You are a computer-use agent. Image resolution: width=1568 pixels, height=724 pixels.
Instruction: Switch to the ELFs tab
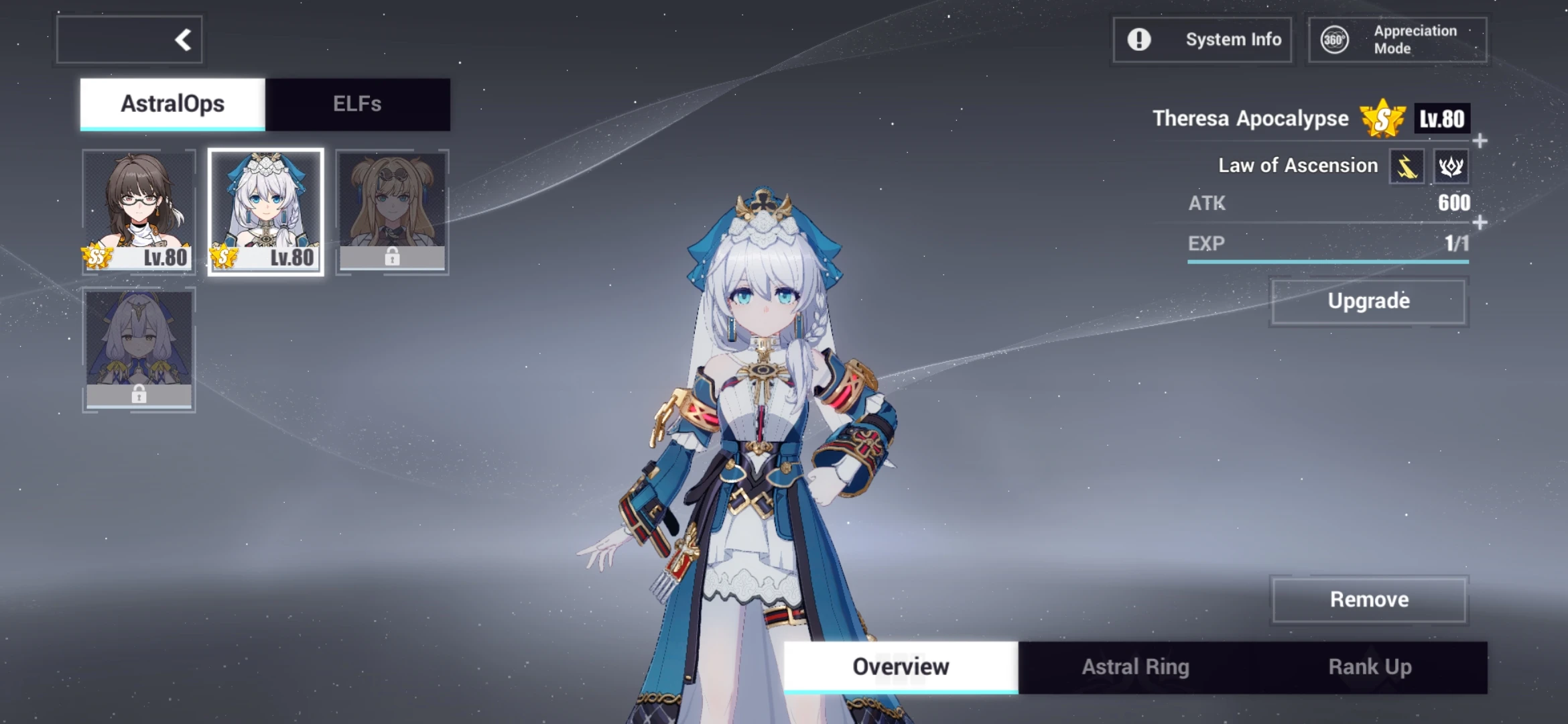click(x=358, y=104)
